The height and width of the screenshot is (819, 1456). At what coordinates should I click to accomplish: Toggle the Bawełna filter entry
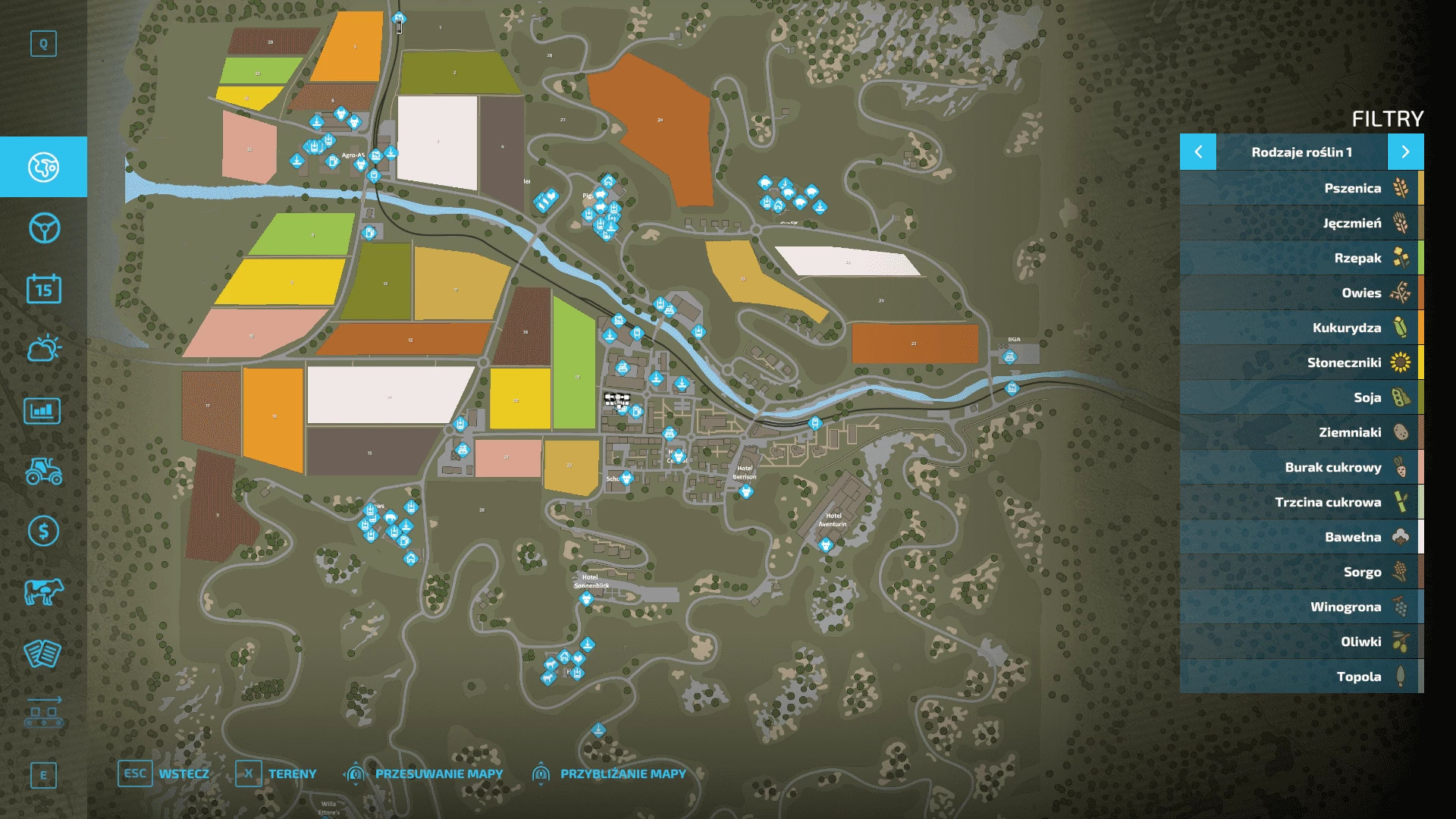(x=1301, y=537)
